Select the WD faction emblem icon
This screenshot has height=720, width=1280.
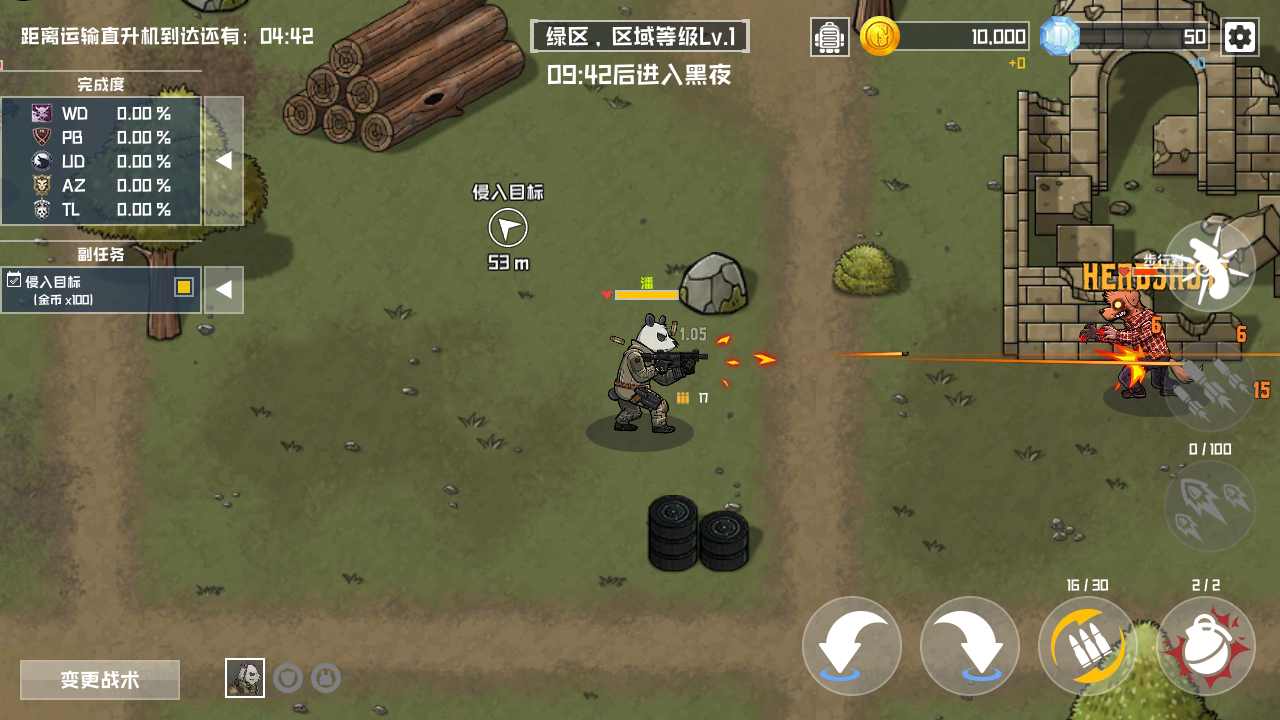click(x=42, y=114)
